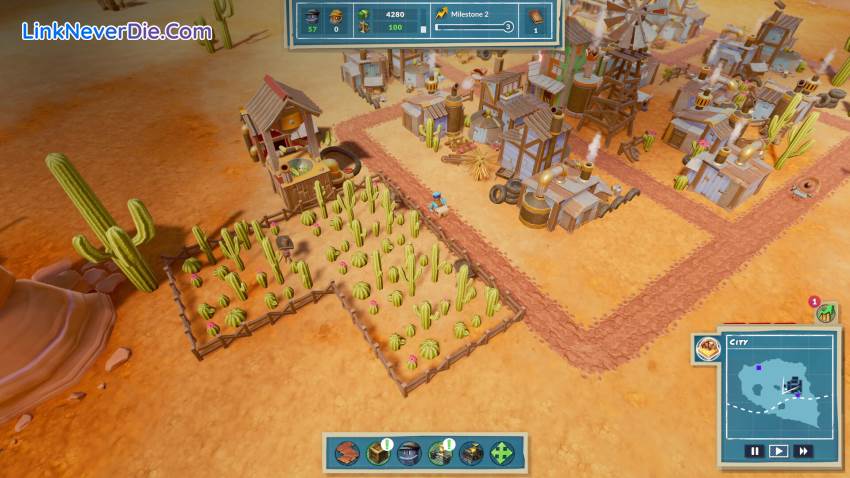The width and height of the screenshot is (850, 478).
Task: Open the metal barrel build category
Action: [x=408, y=452]
